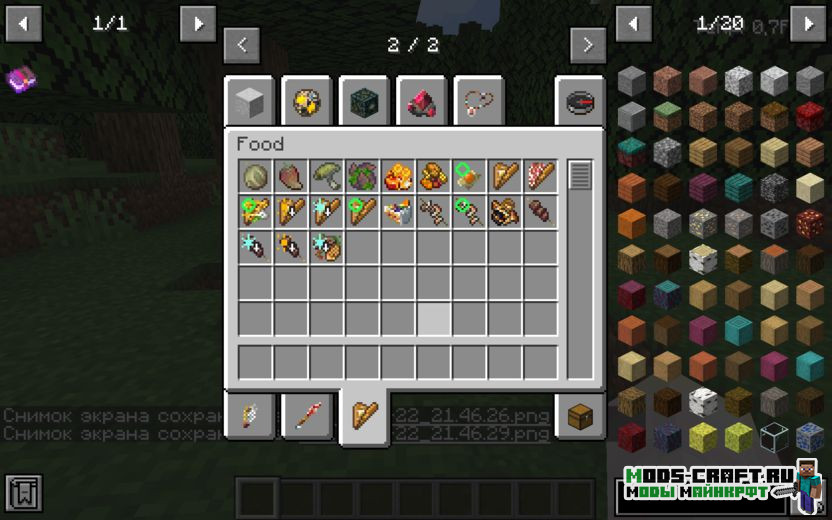Viewport: 832px width, 520px height.
Task: Go to next creative tab page
Action: pyautogui.click(x=588, y=45)
